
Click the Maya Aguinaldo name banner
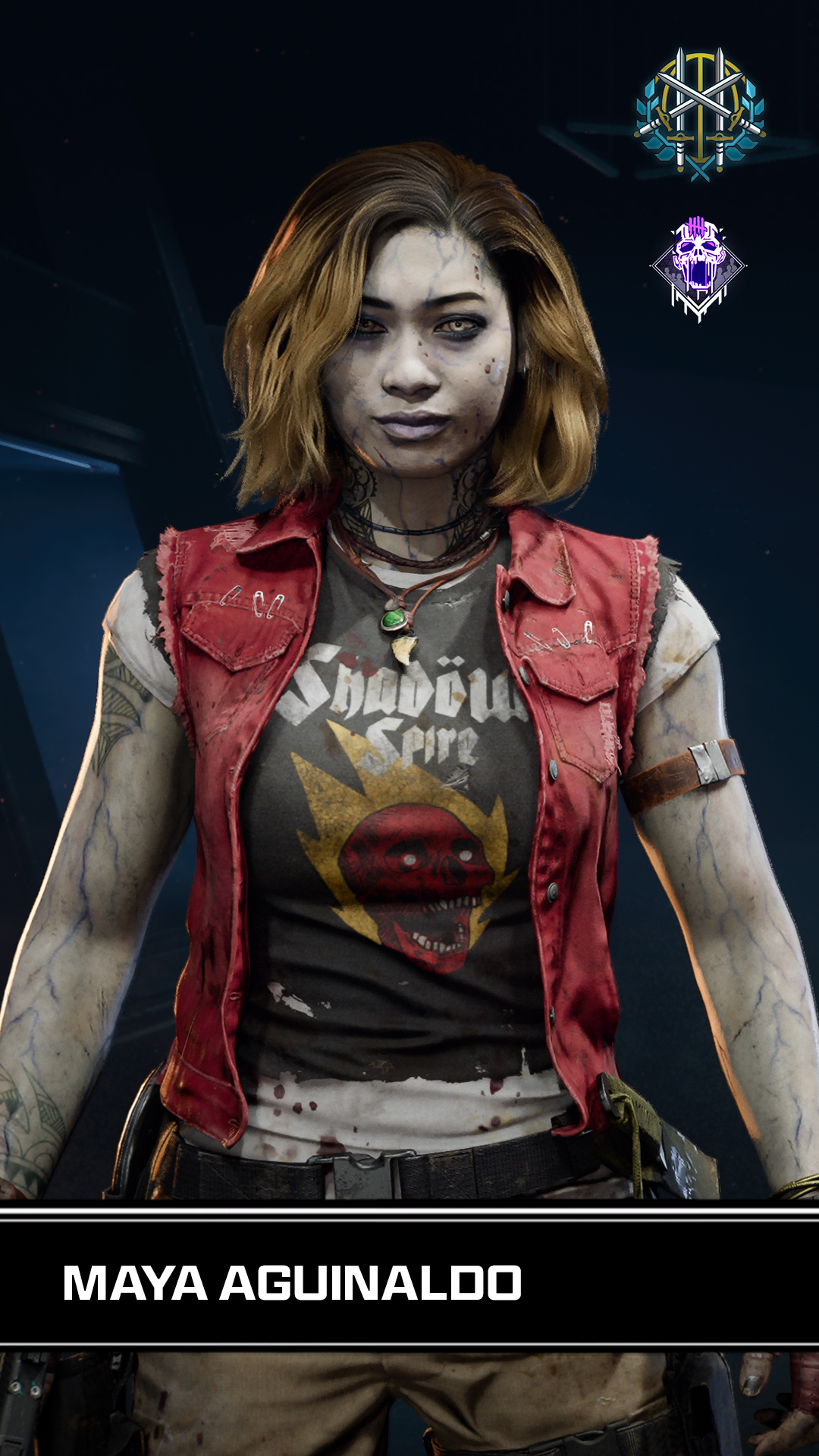coord(292,1283)
